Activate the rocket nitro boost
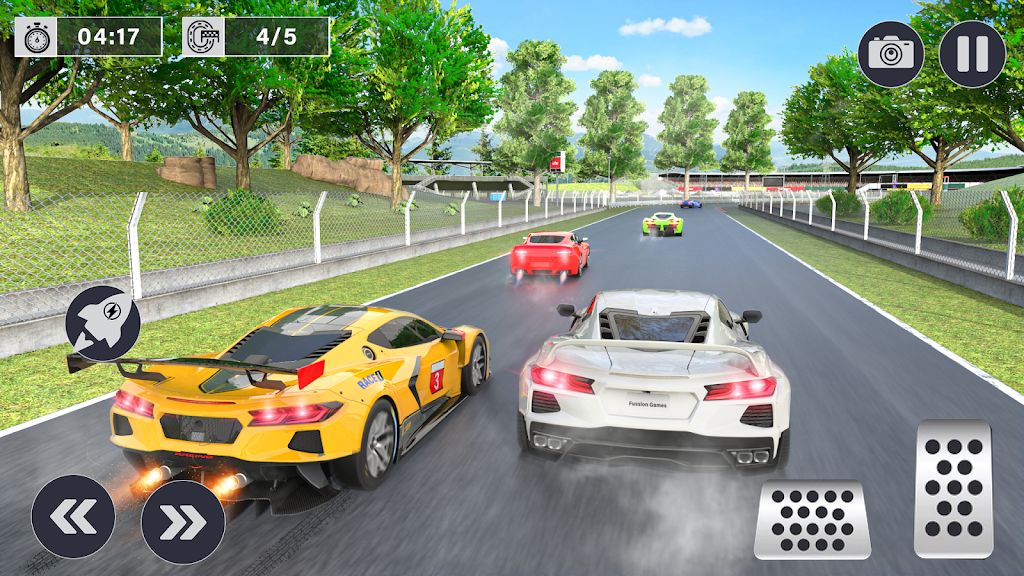The height and width of the screenshot is (576, 1024). pos(103,323)
